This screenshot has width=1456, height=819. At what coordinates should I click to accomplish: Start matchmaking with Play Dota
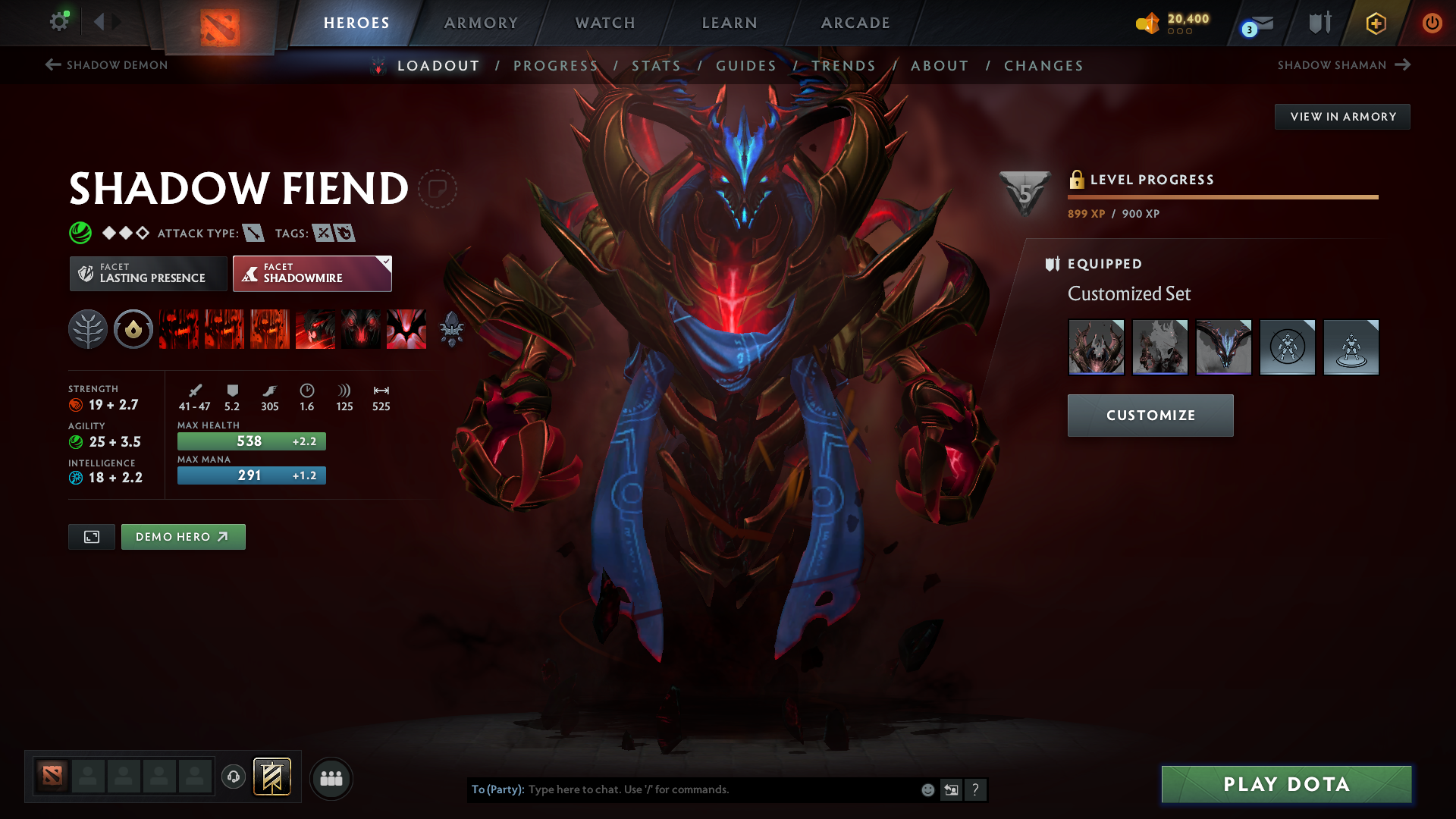coord(1286,784)
